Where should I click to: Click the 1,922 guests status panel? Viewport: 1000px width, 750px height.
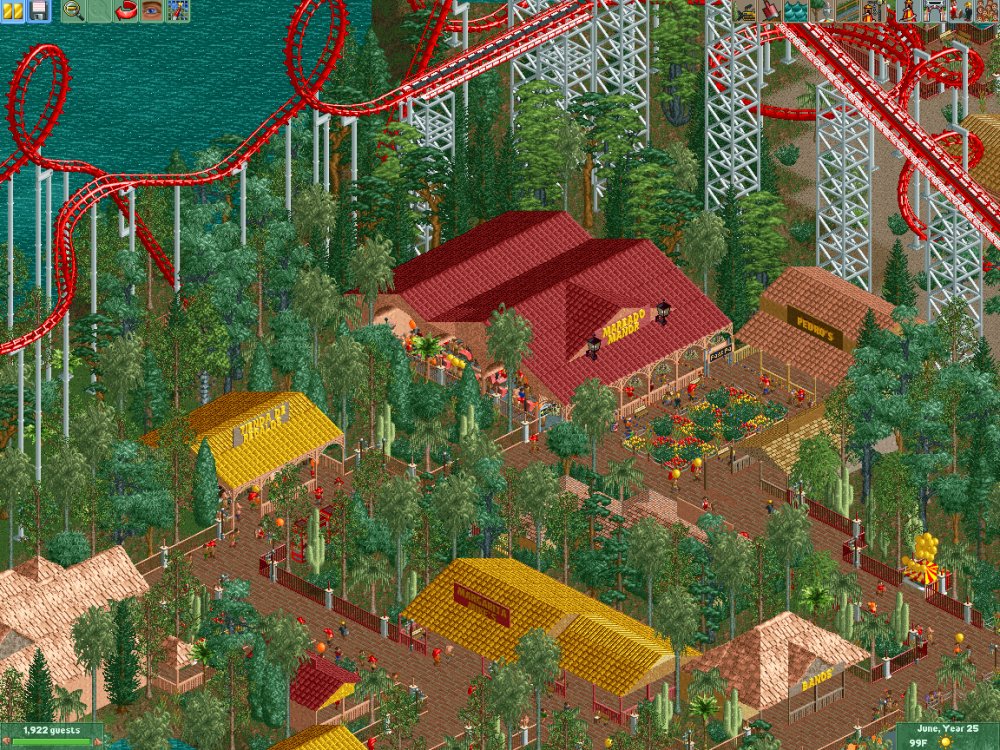[52, 731]
